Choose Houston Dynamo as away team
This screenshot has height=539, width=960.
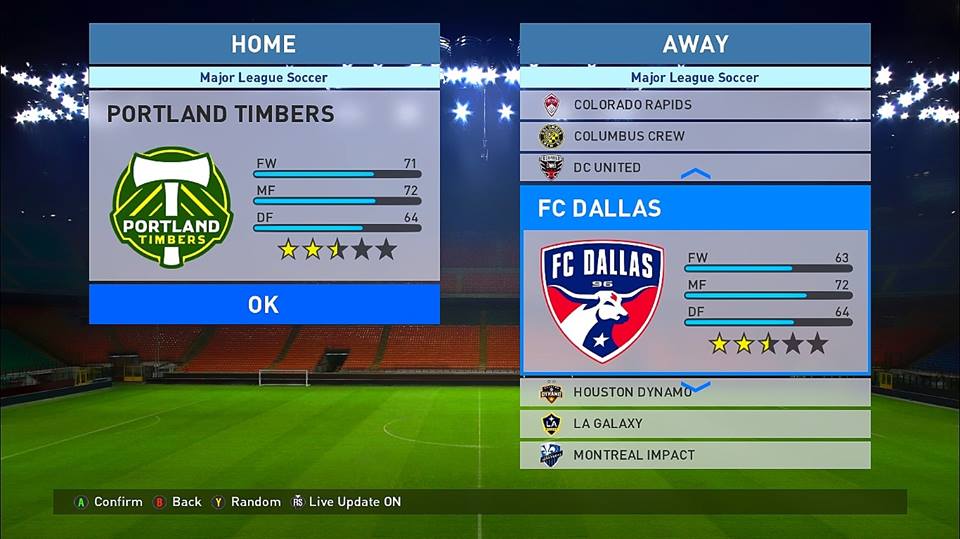coord(694,393)
